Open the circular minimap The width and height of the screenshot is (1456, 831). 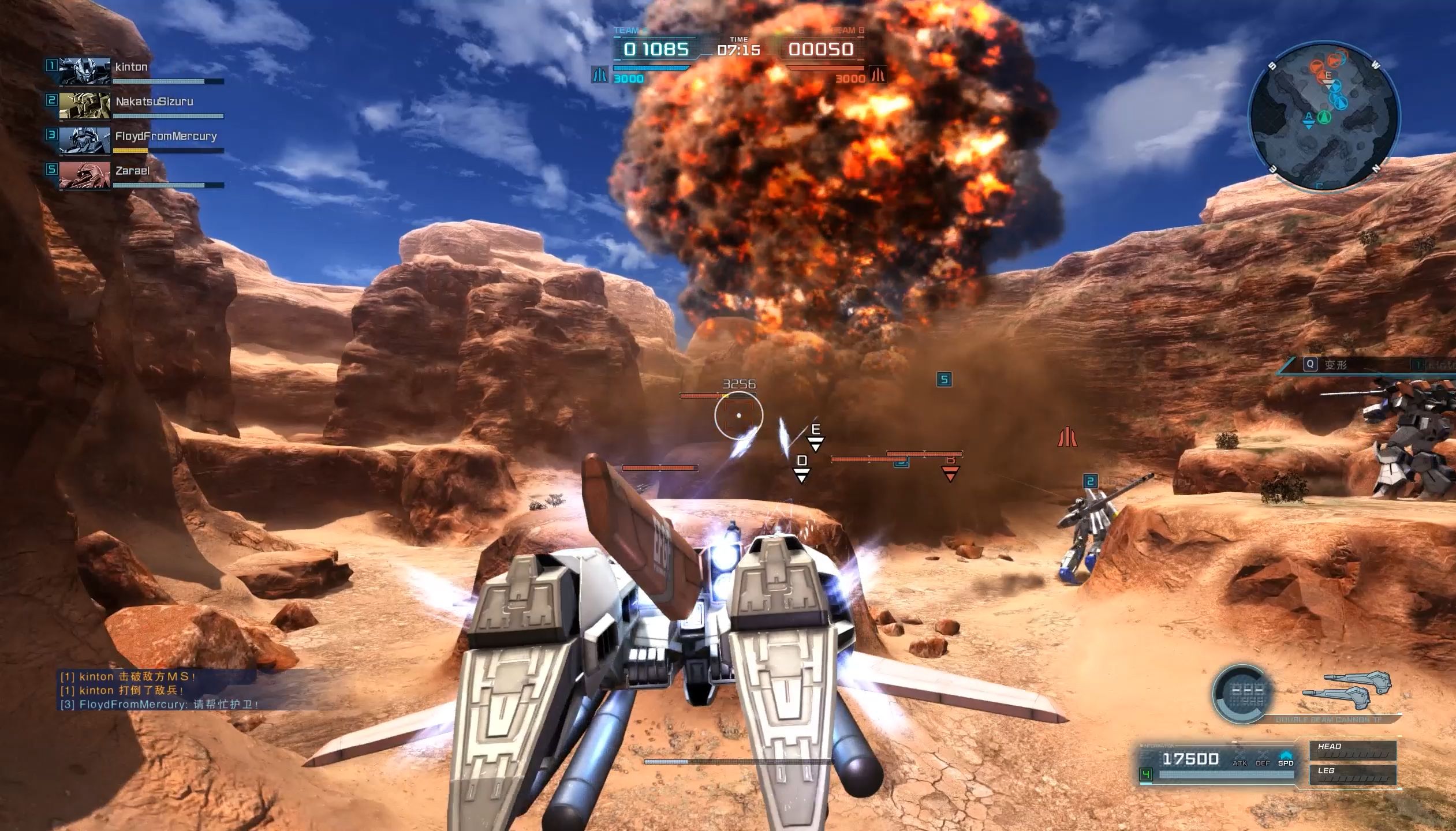click(x=1323, y=116)
